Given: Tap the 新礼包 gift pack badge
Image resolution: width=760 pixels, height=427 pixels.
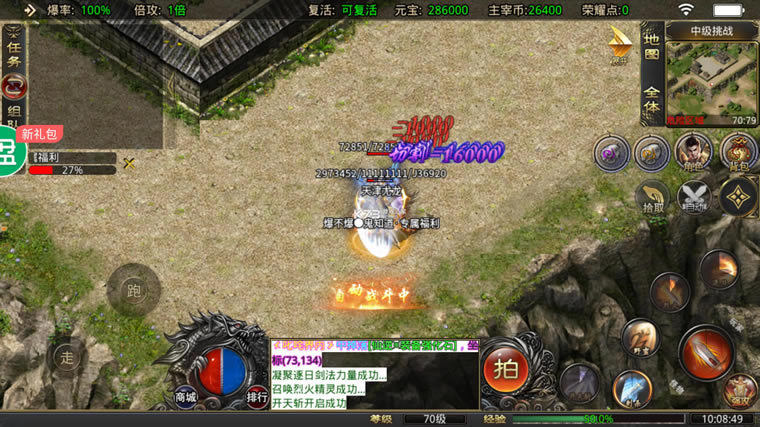Looking at the screenshot, I should tap(40, 133).
